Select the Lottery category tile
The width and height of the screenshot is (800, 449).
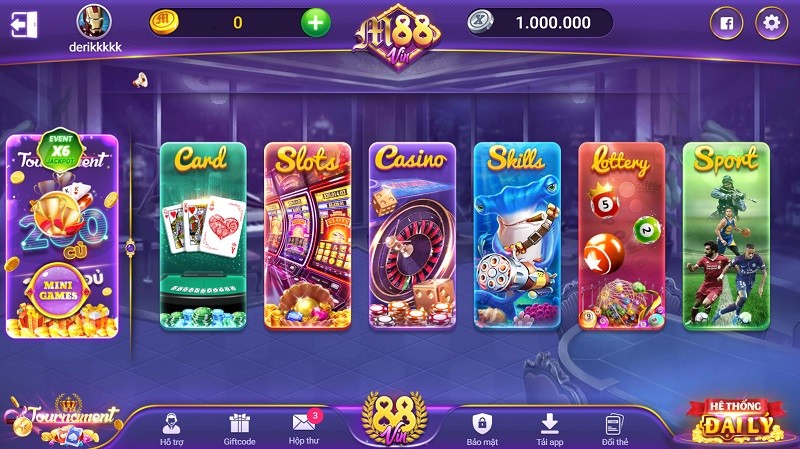621,236
